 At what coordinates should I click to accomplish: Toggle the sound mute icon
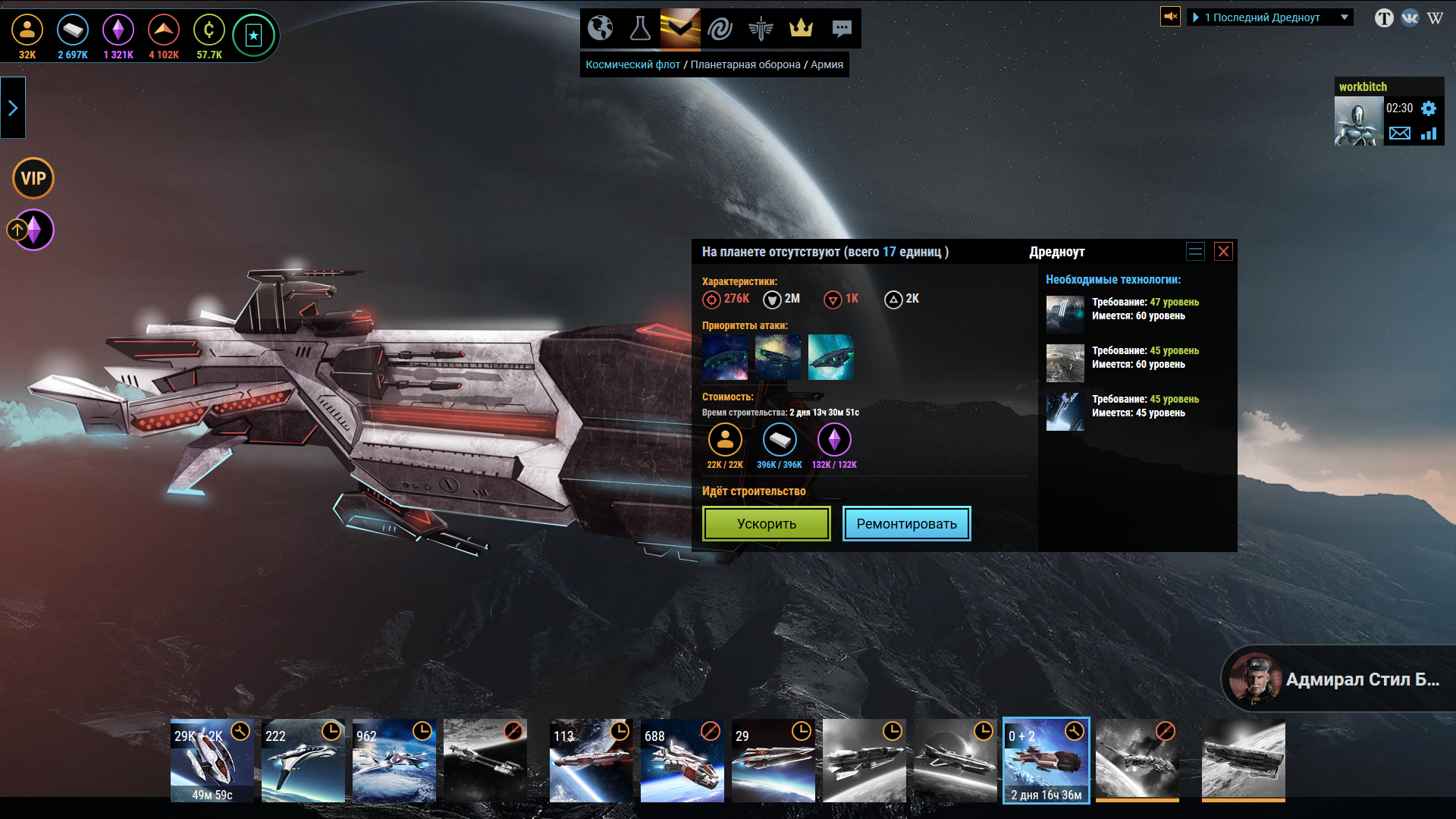tap(1170, 16)
